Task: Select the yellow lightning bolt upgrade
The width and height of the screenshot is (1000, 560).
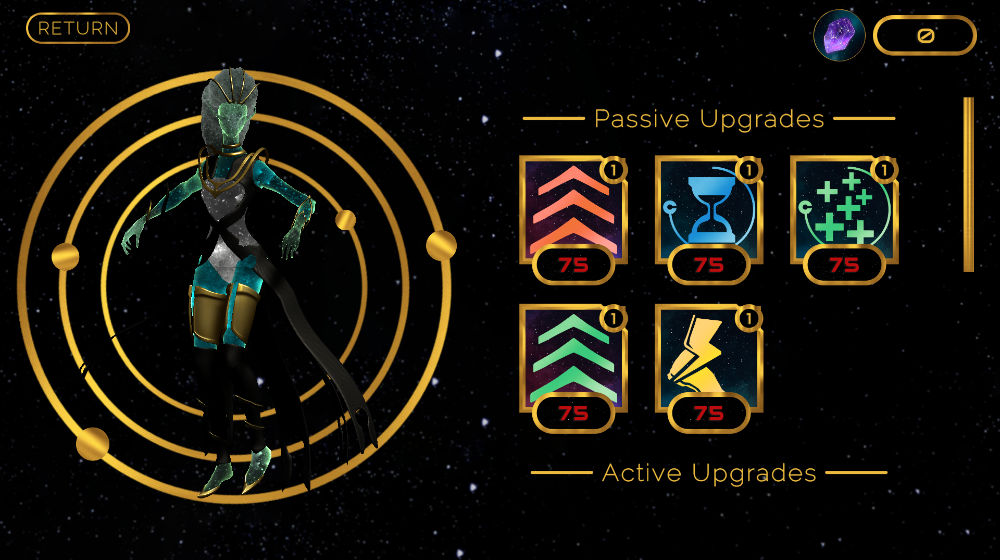Action: point(708,358)
